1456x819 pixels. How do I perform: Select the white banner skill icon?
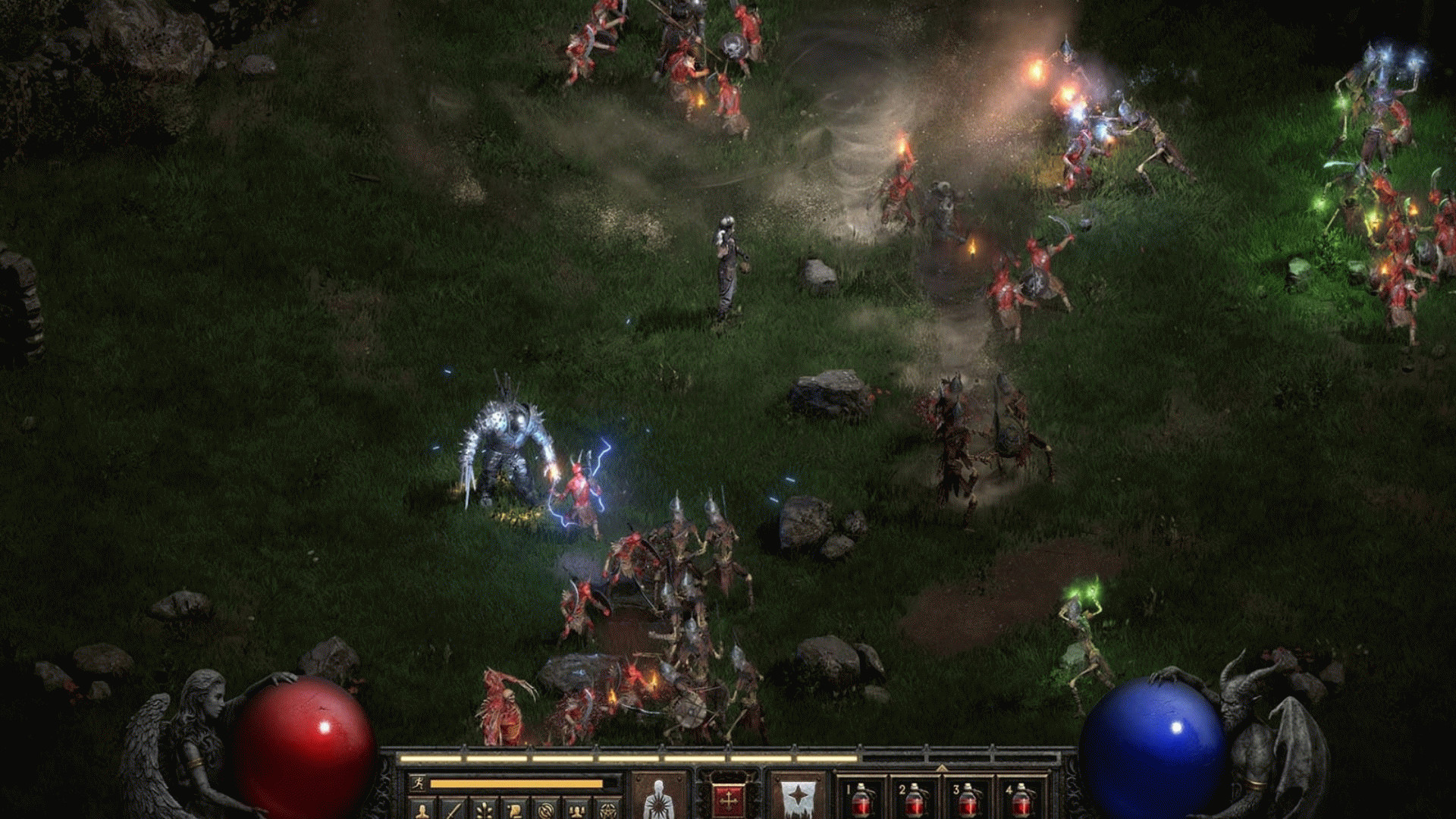coord(798,796)
